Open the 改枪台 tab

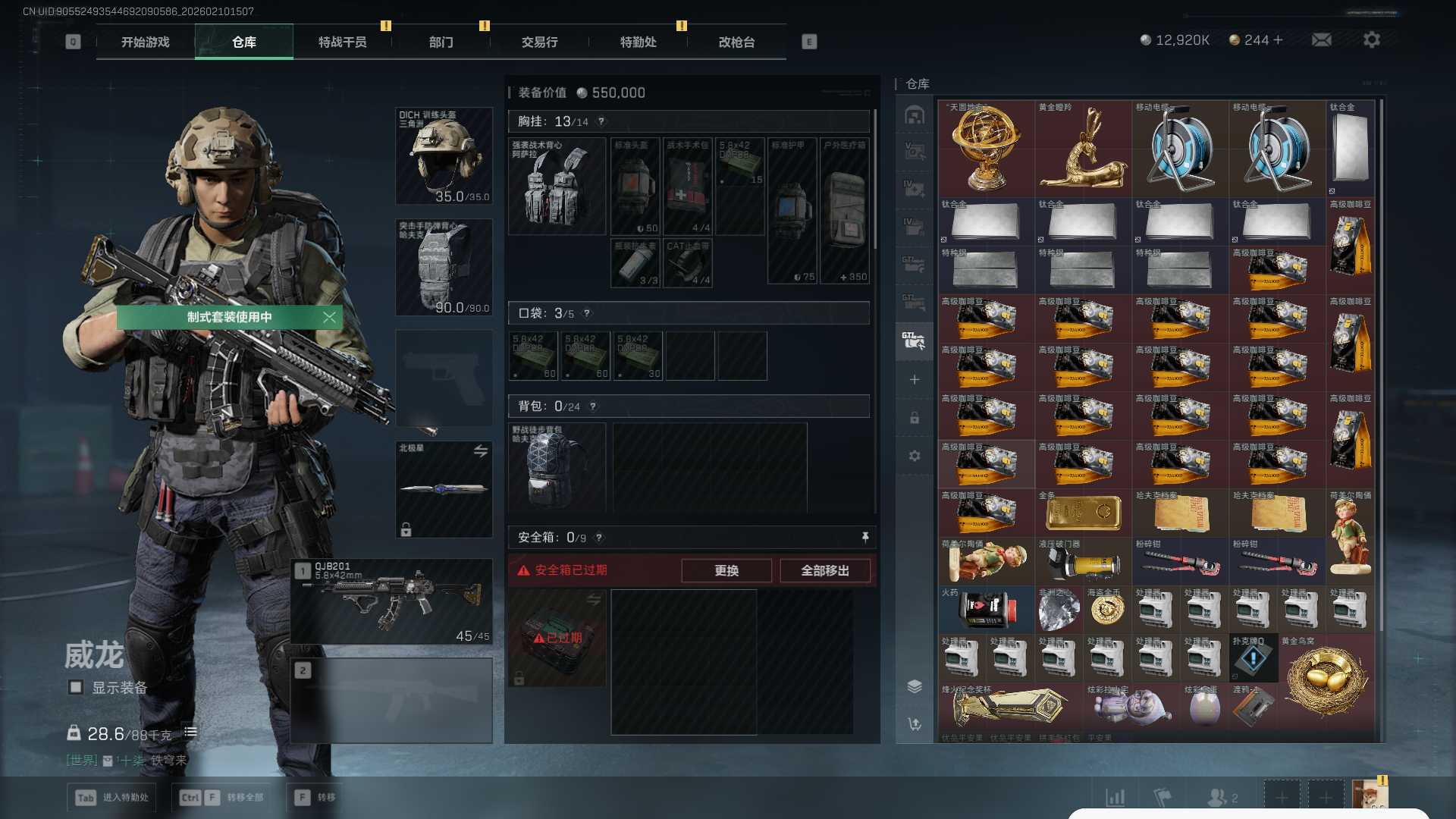(x=736, y=42)
